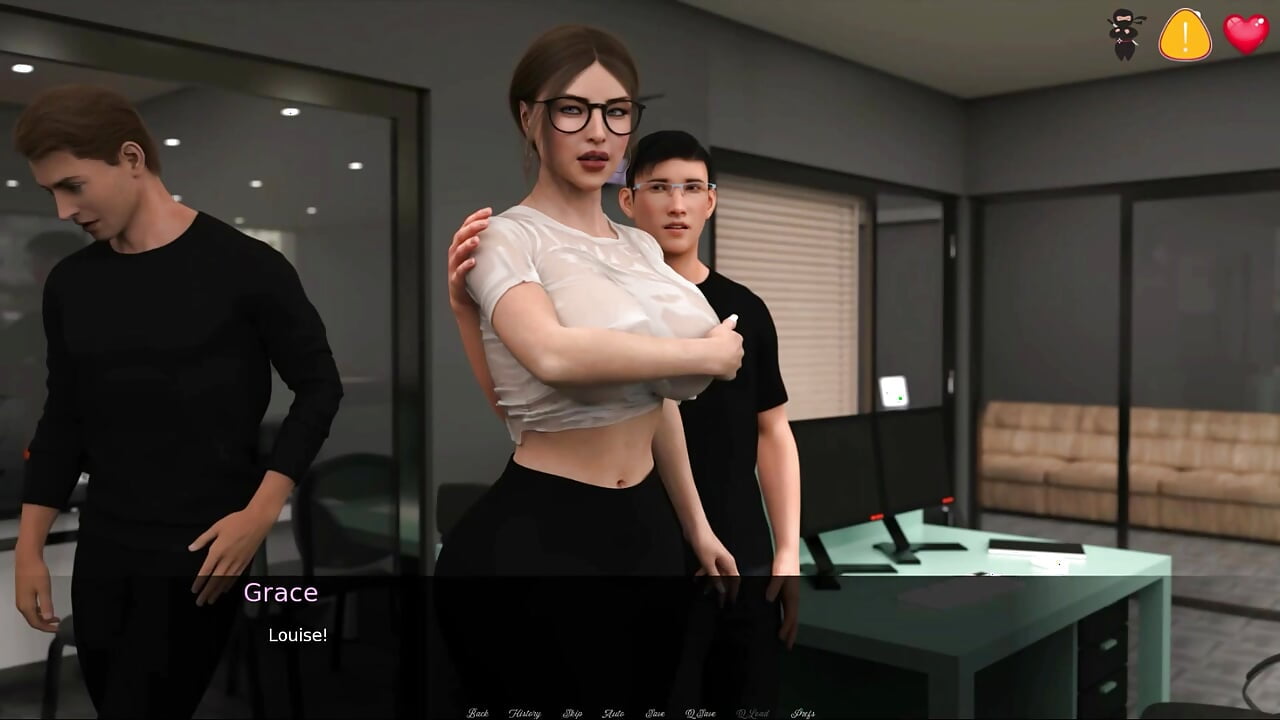This screenshot has width=1280, height=720.
Task: Toggle Skip off to stop fast-forwarding
Action: pos(572,712)
